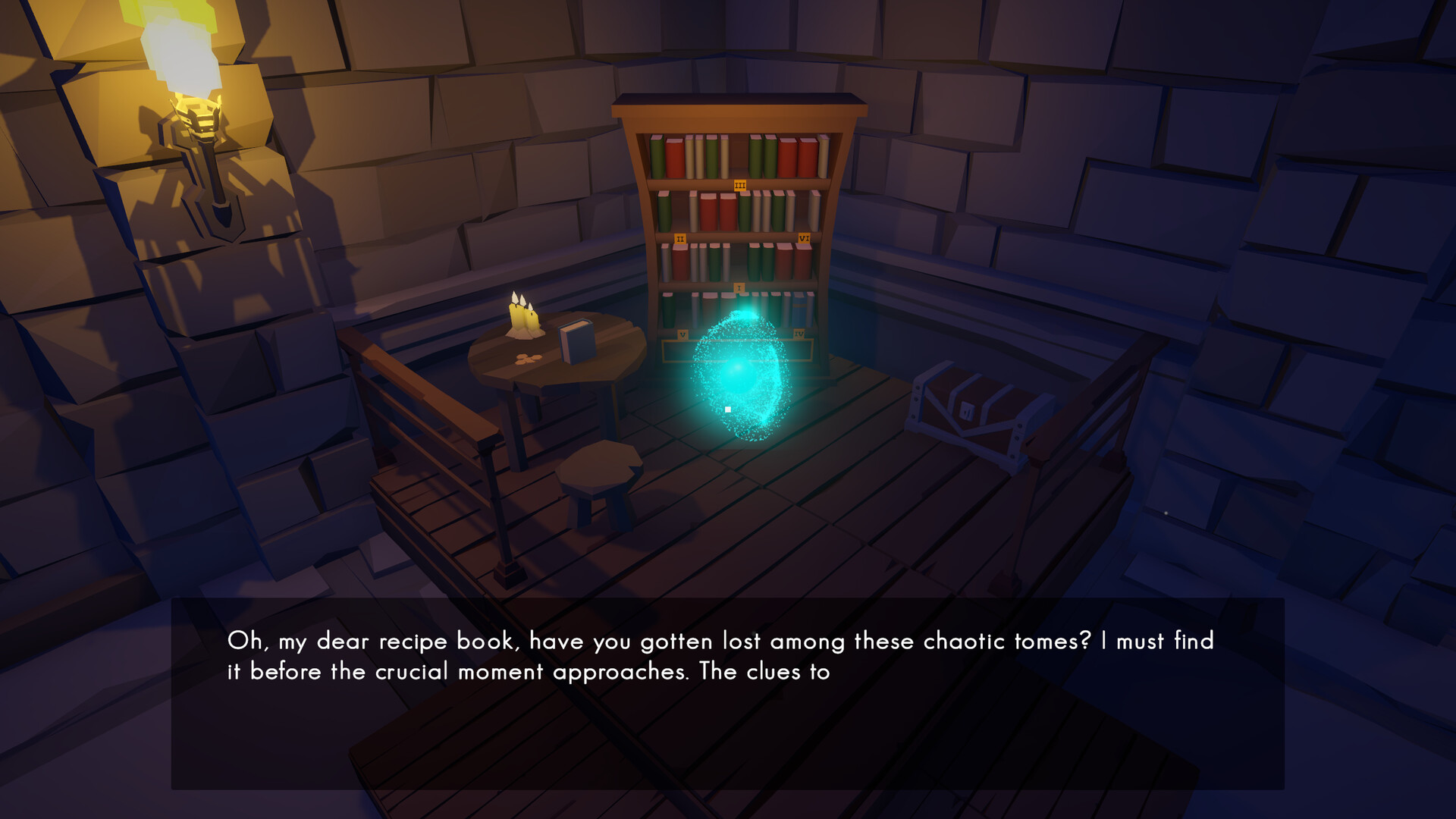This screenshot has width=1456, height=819.
Task: Select the shelf tag labeled IV
Action: click(x=799, y=334)
